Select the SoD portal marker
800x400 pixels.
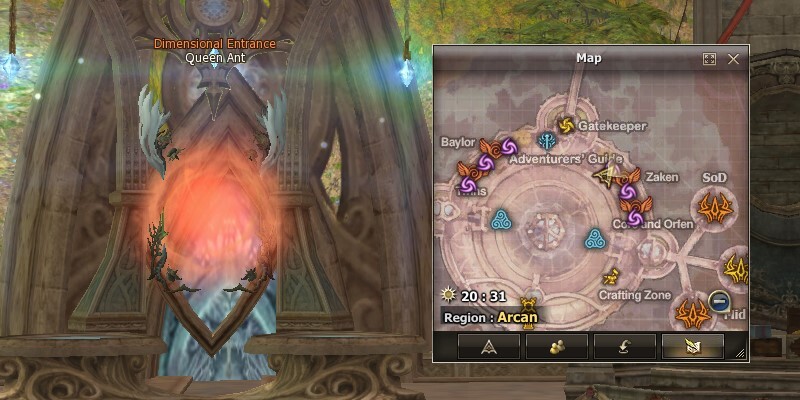click(714, 208)
